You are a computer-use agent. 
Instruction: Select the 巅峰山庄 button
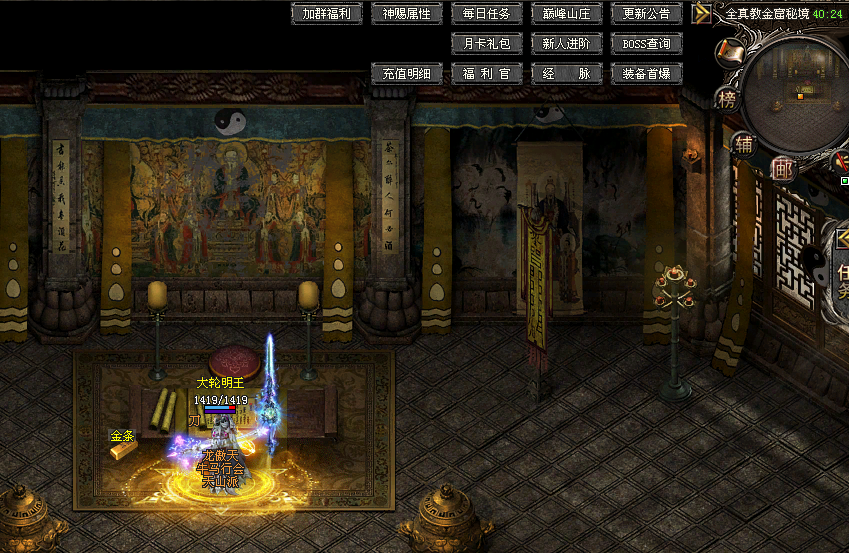pyautogui.click(x=567, y=14)
